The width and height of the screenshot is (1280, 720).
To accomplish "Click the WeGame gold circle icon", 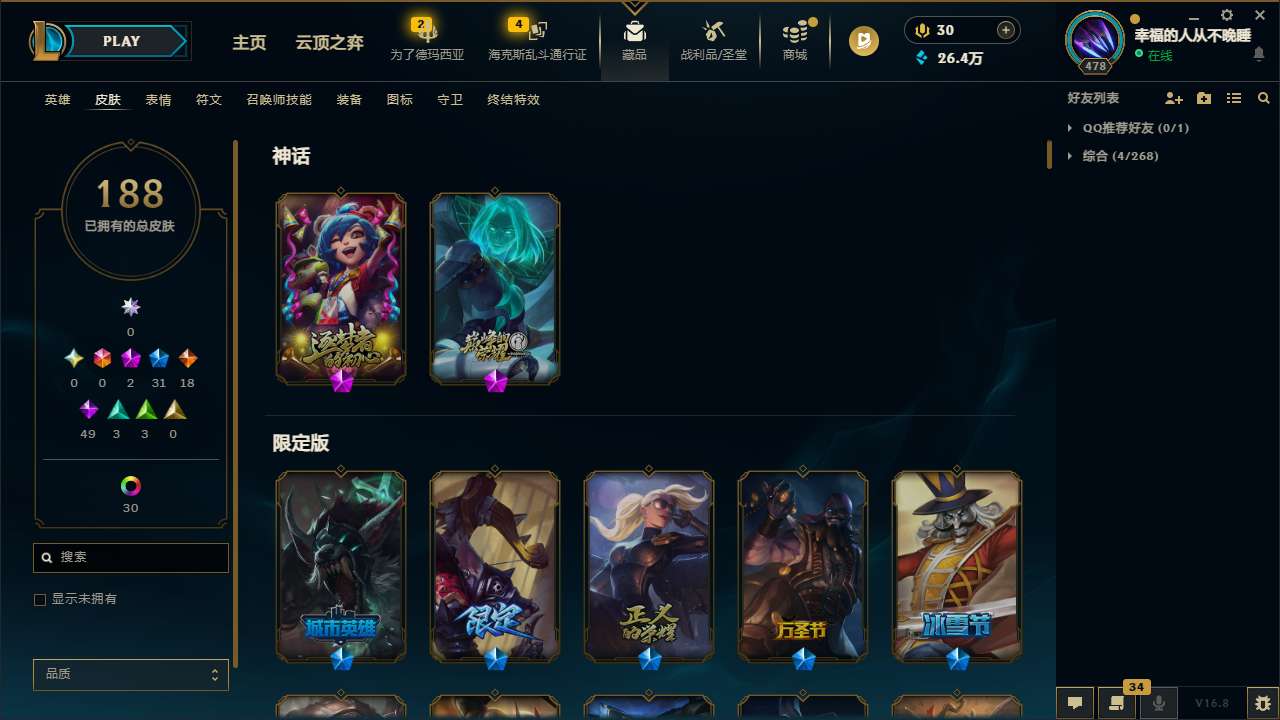I will (862, 41).
